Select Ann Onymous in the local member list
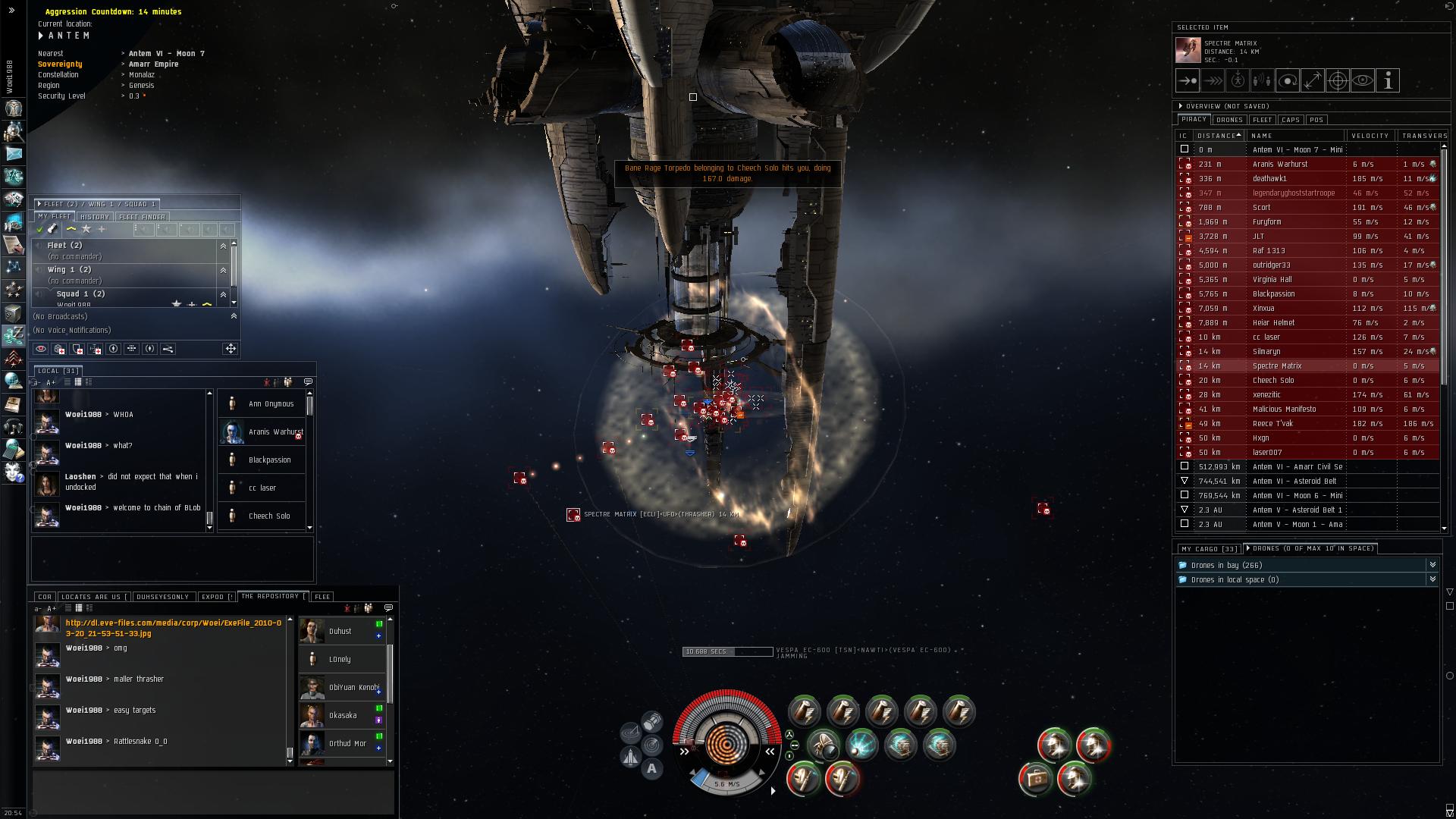1456x819 pixels. [271, 404]
